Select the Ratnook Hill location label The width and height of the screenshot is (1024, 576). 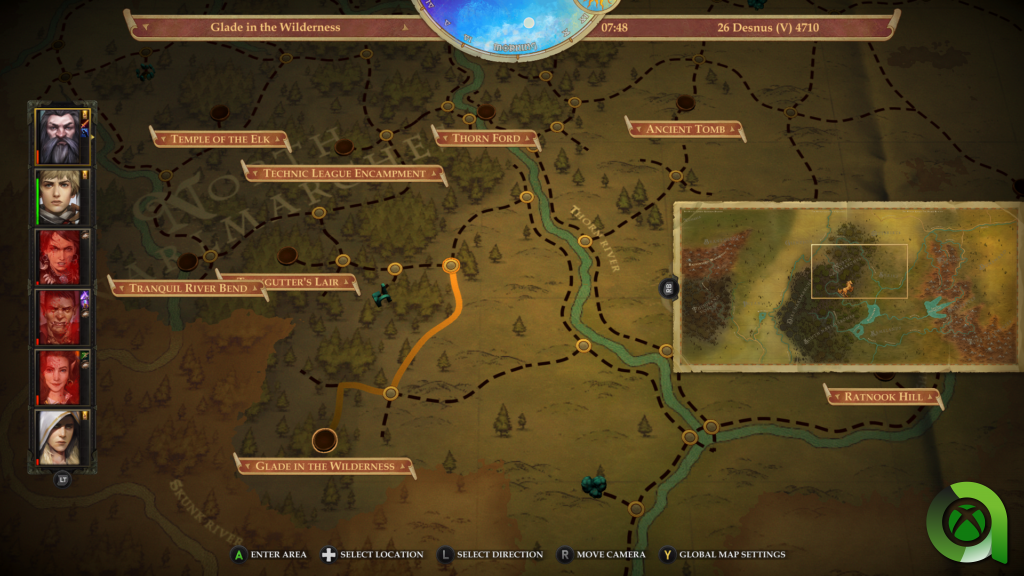883,396
